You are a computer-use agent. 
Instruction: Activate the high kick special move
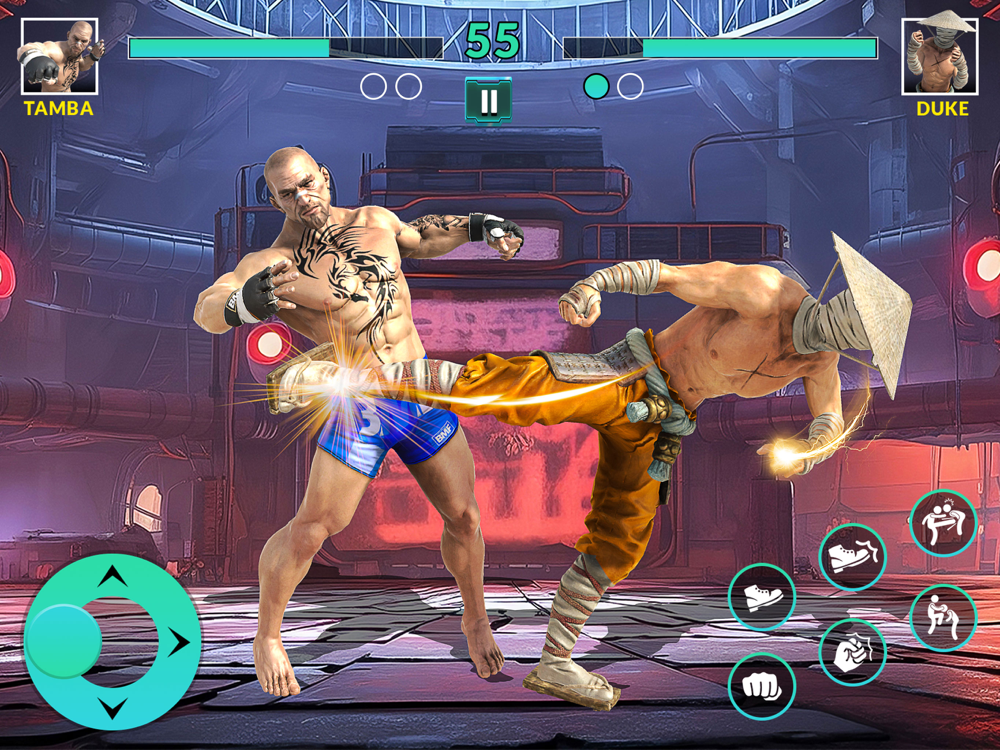[943, 523]
